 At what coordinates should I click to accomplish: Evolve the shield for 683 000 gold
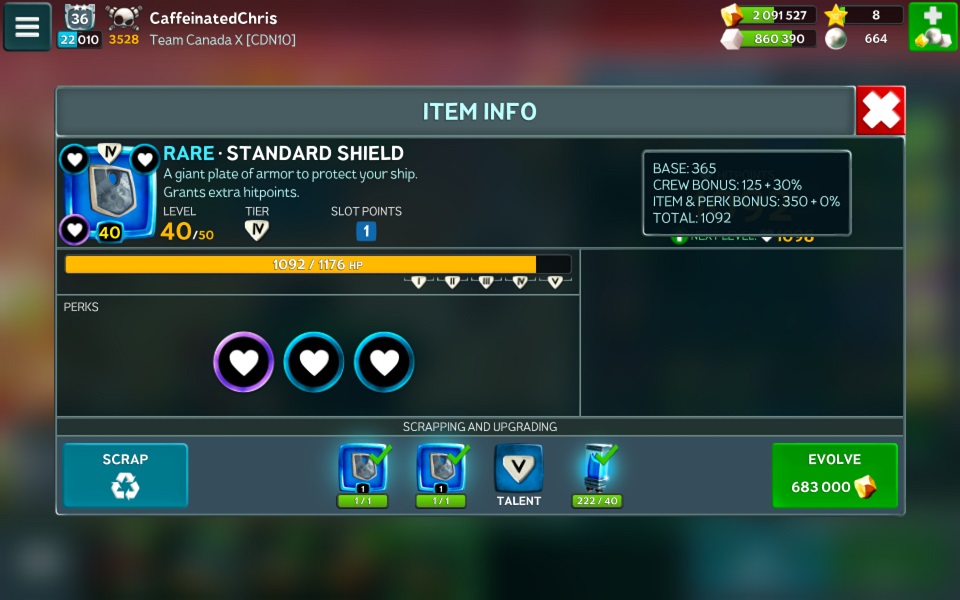click(x=834, y=475)
